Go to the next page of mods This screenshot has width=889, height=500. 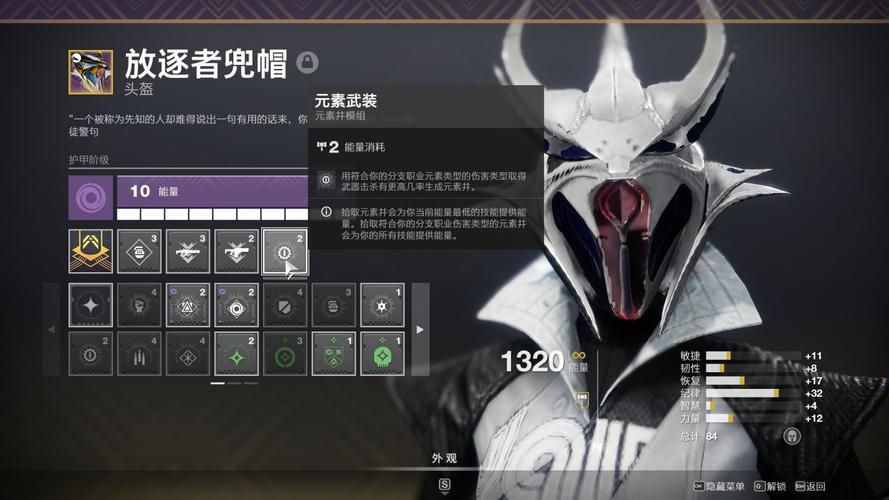pos(420,329)
